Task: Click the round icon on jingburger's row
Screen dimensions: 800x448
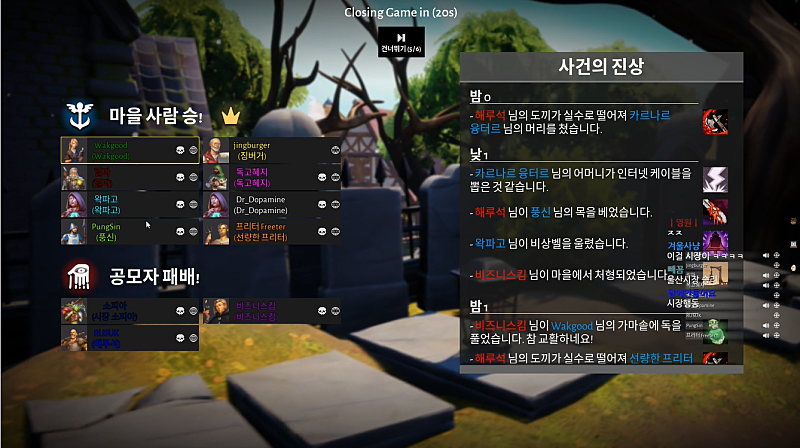Action: [x=336, y=150]
